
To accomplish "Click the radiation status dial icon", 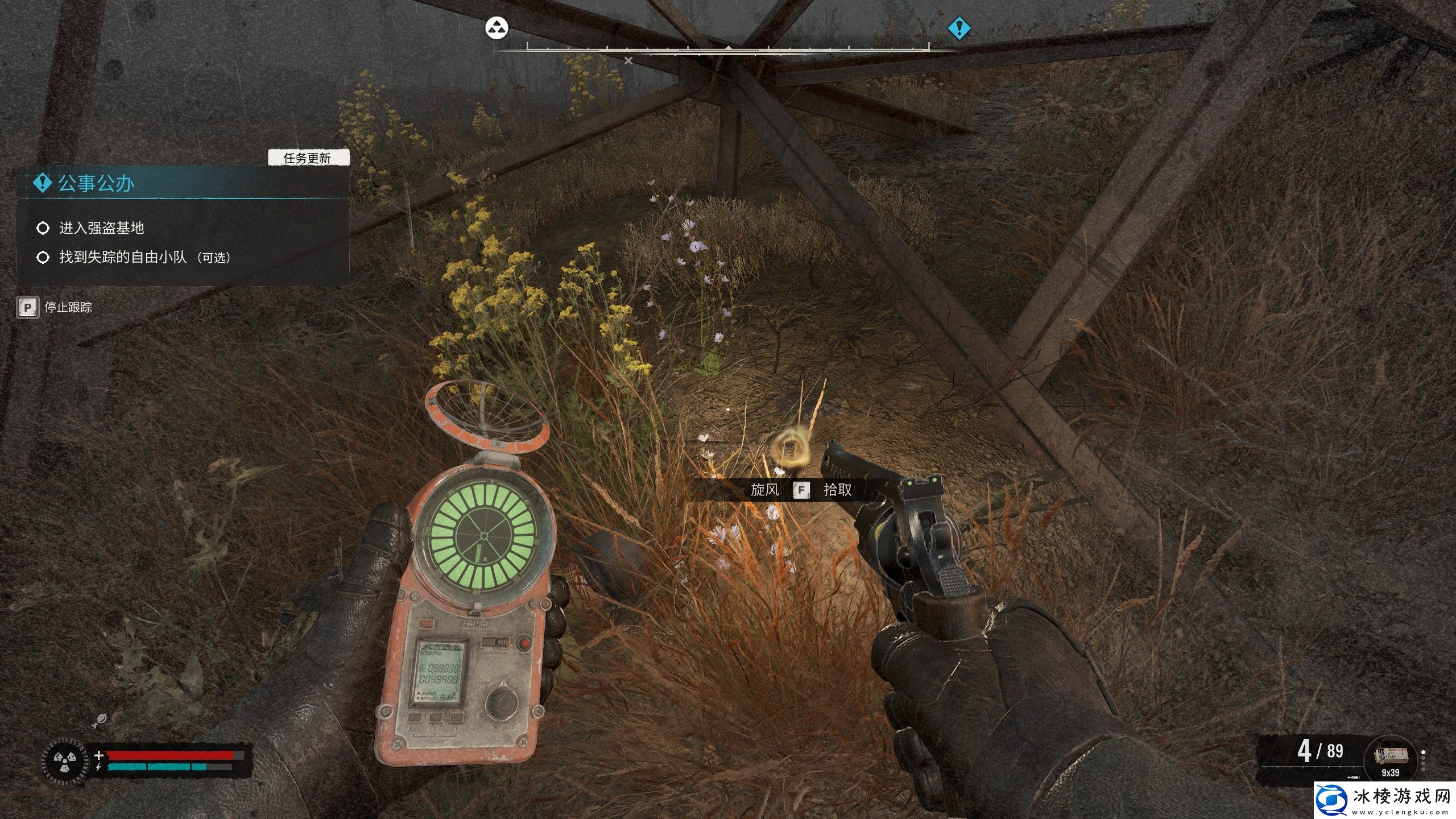I will [x=64, y=762].
